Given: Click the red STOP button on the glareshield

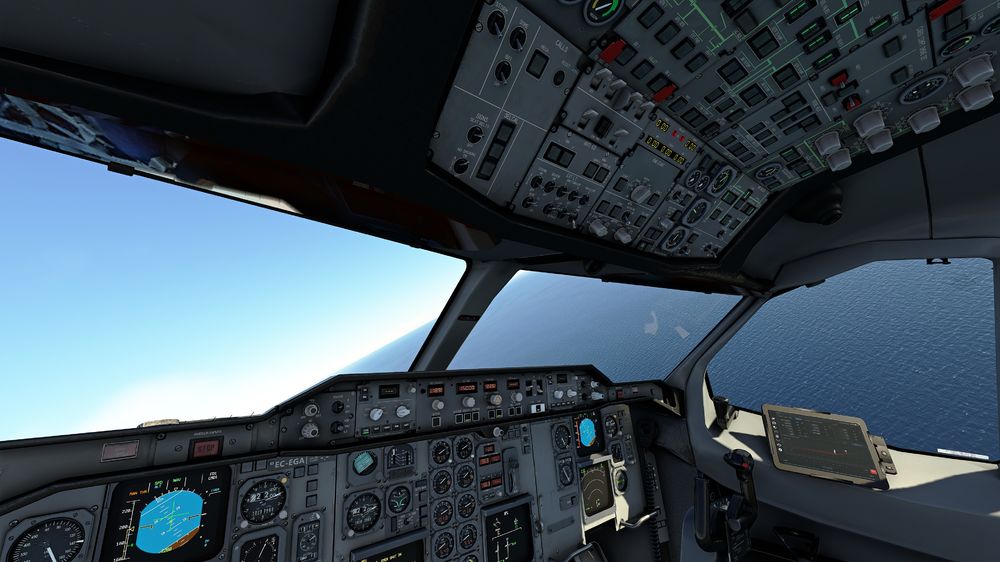Looking at the screenshot, I should [x=206, y=448].
